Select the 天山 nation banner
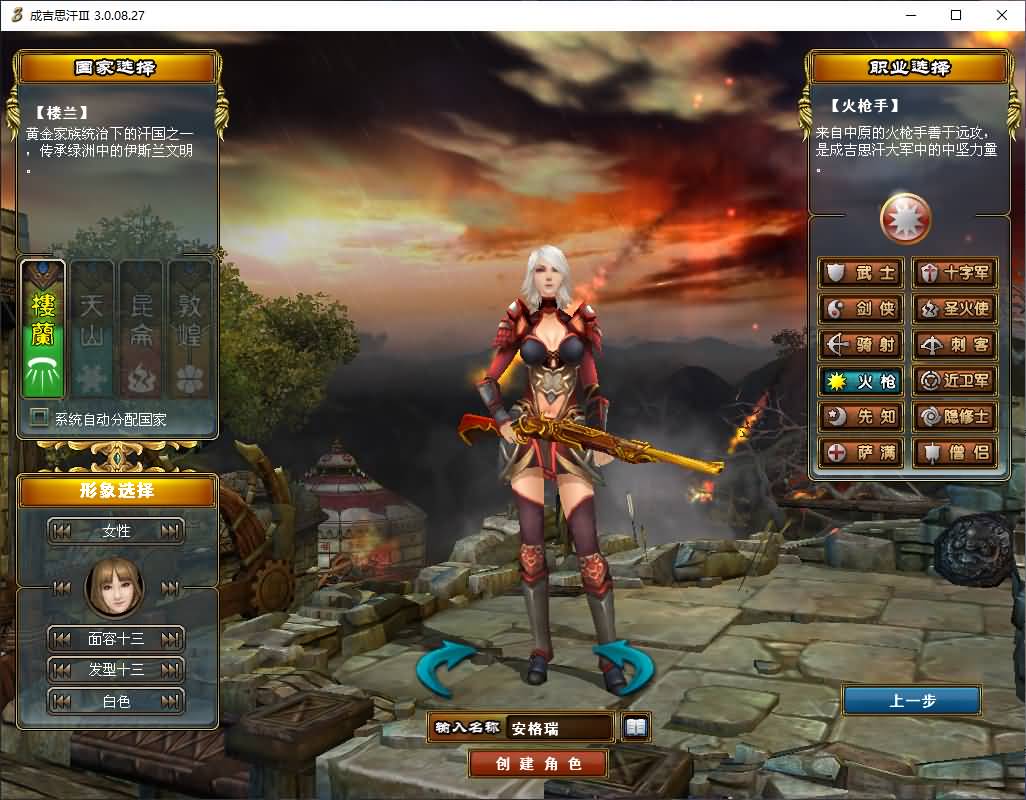This screenshot has height=800, width=1026. [93, 328]
